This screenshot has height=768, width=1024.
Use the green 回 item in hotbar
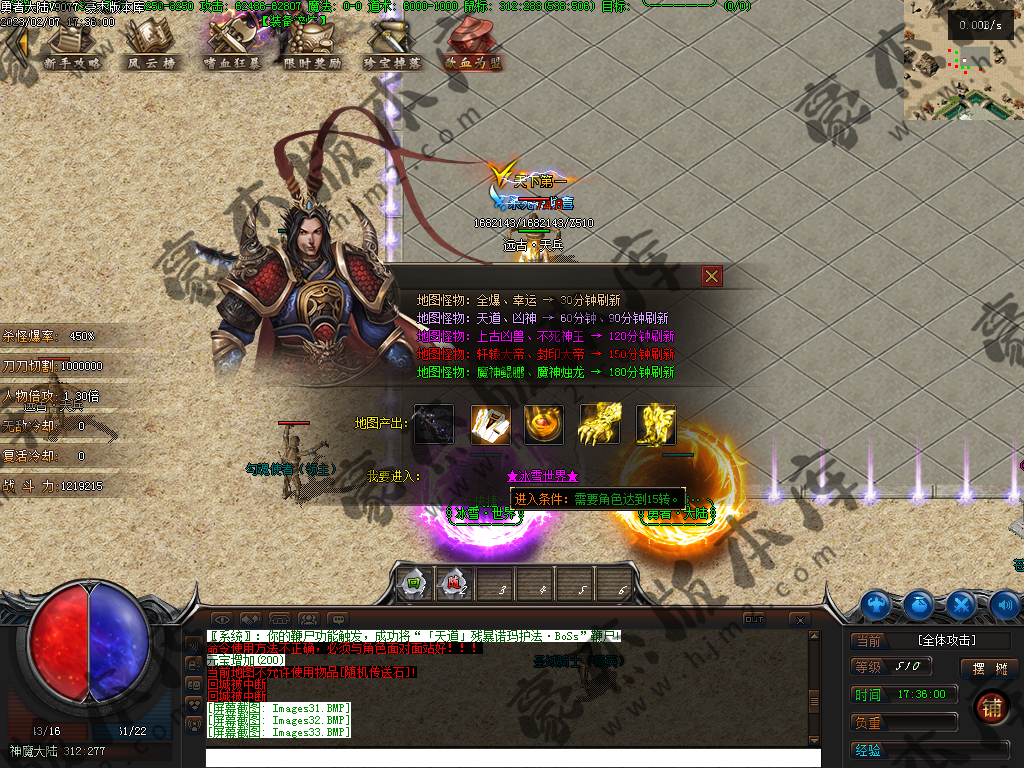click(413, 584)
